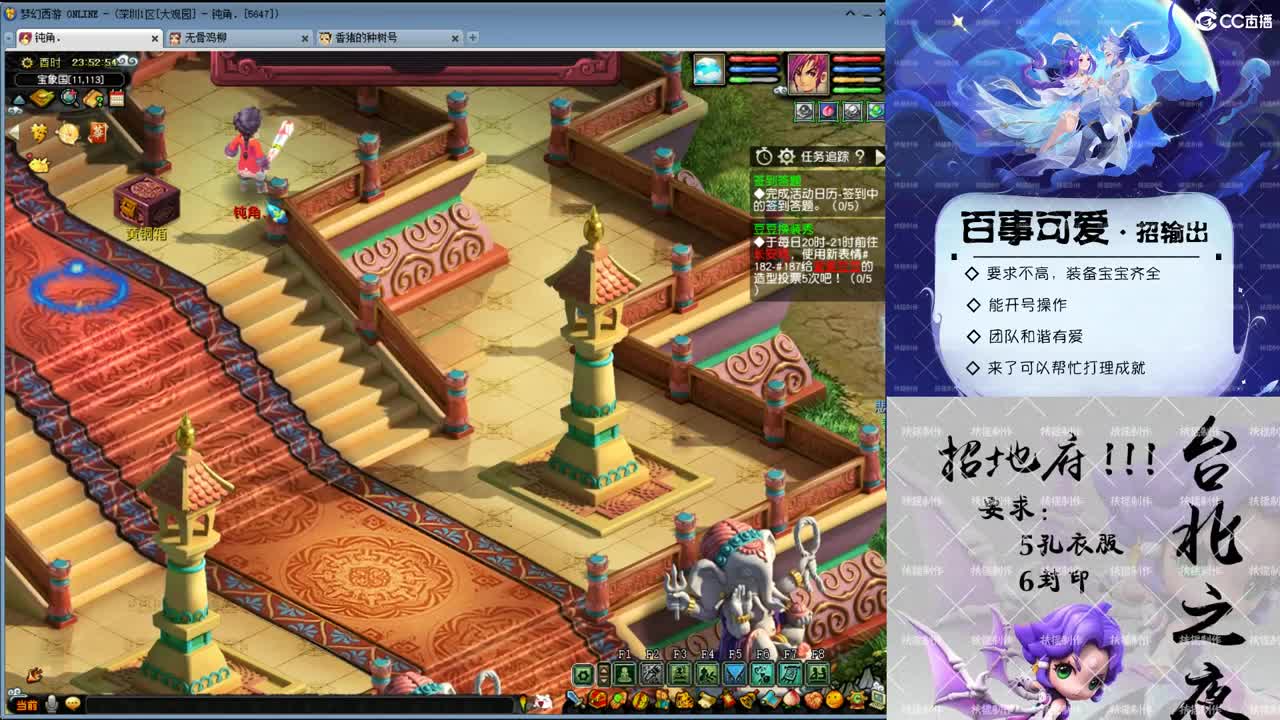Open the activity calendar icon at top left
1280x720 pixels.
point(116,97)
